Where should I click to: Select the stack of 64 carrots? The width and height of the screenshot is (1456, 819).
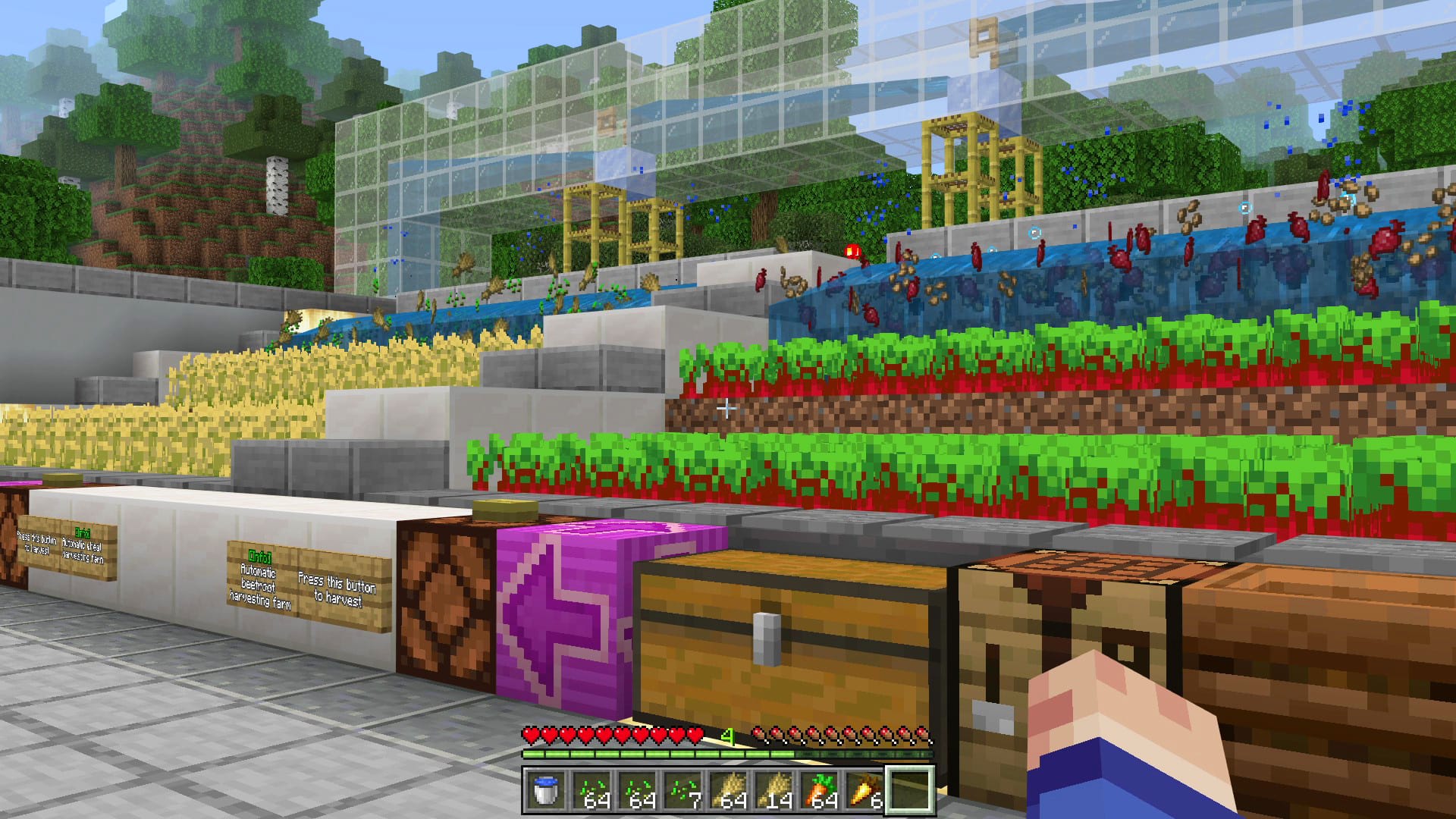coord(823,790)
